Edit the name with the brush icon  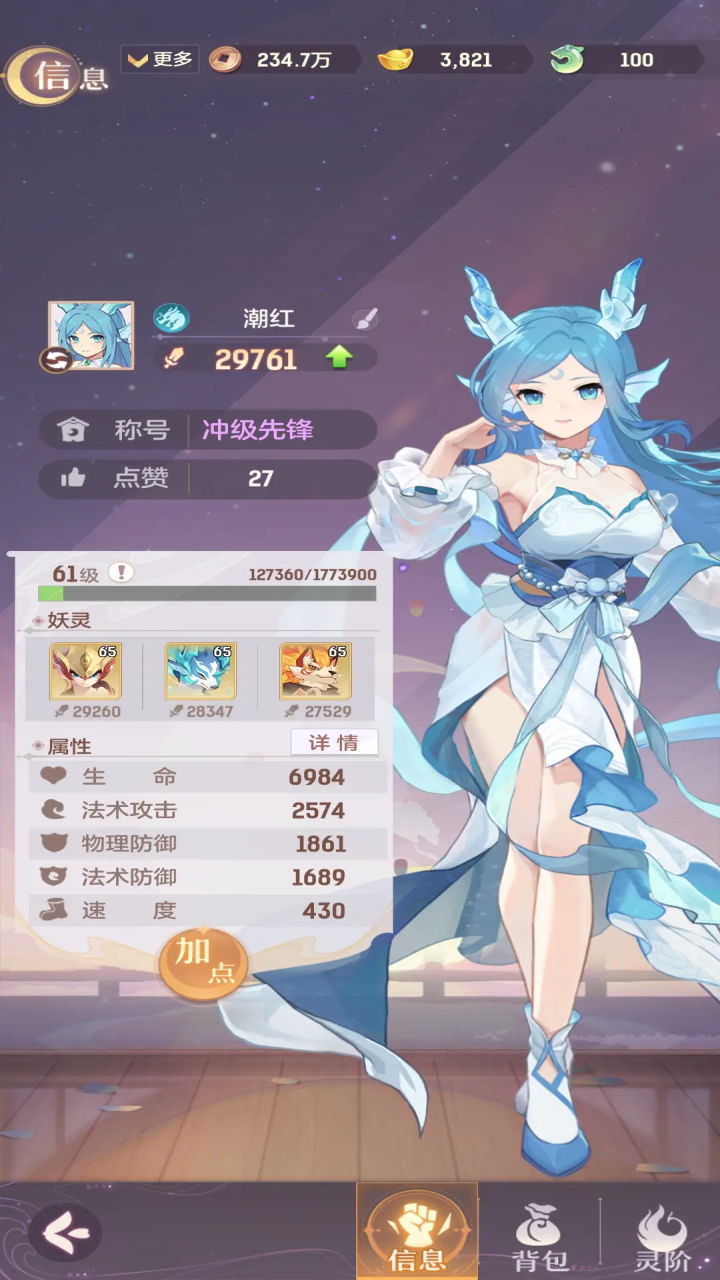365,320
